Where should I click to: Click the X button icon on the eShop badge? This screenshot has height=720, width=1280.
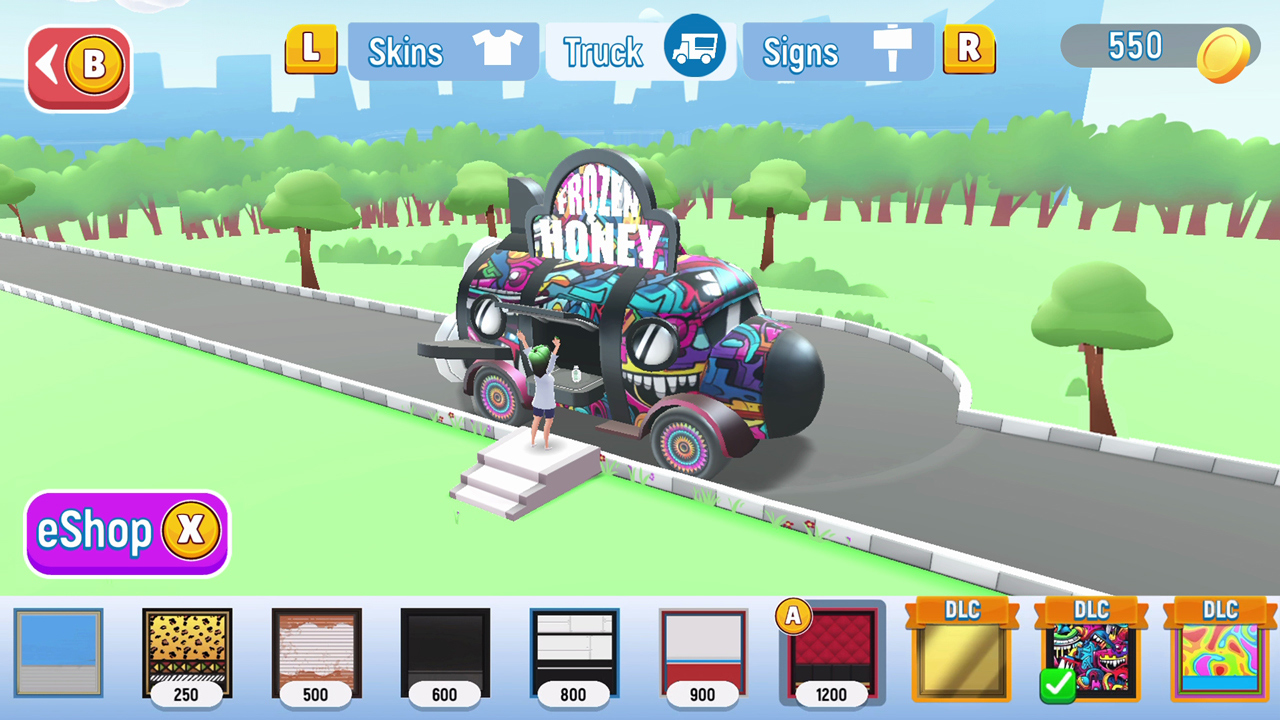[190, 532]
